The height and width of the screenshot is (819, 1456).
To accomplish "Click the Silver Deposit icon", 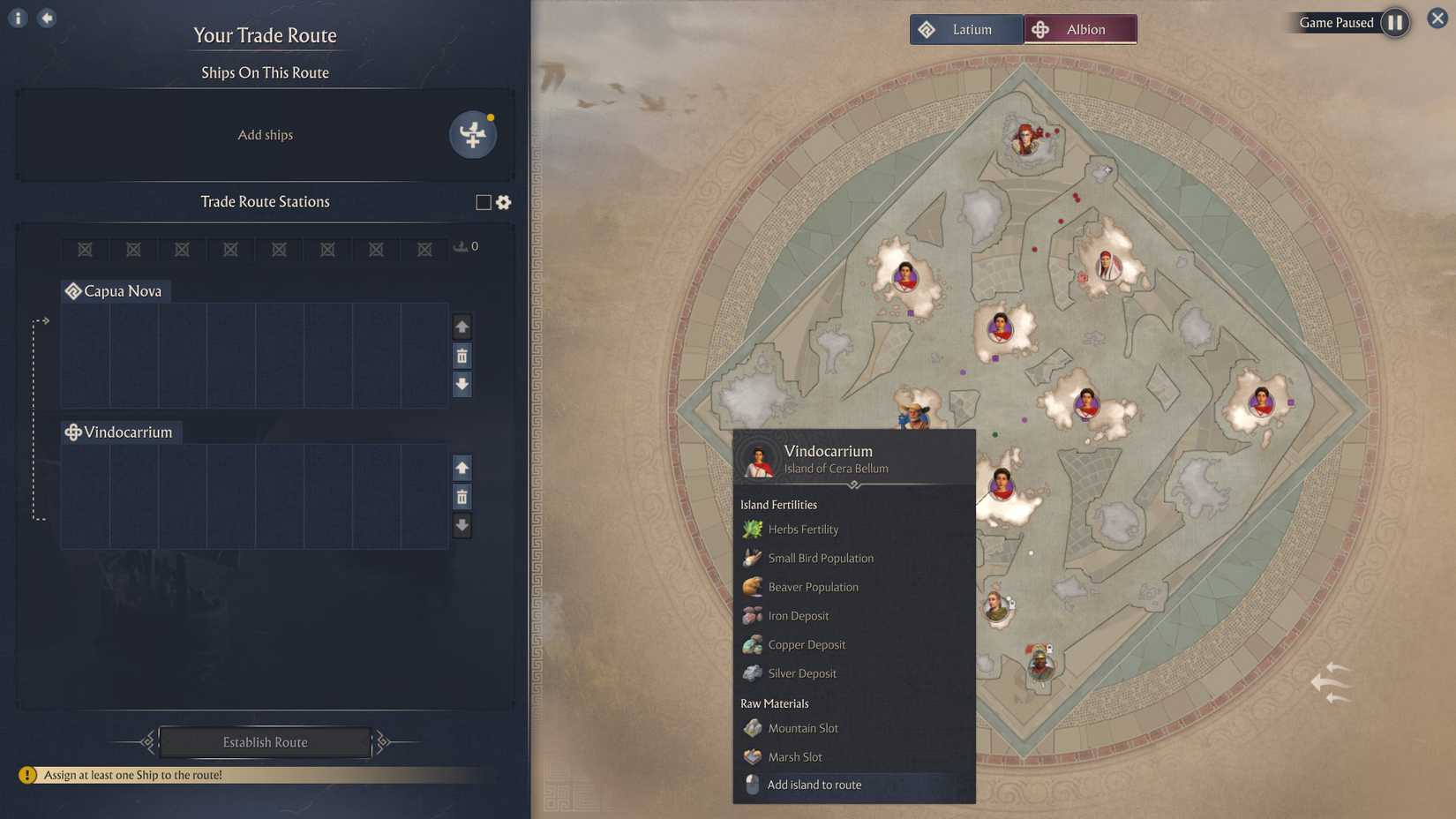I will pyautogui.click(x=753, y=672).
